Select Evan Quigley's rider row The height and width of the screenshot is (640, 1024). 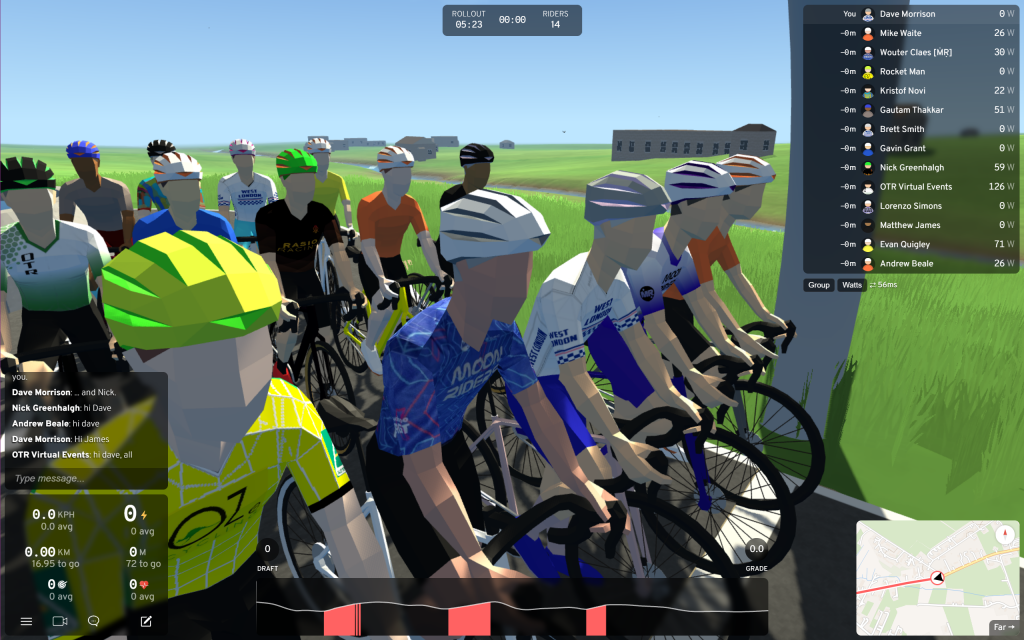tap(905, 244)
